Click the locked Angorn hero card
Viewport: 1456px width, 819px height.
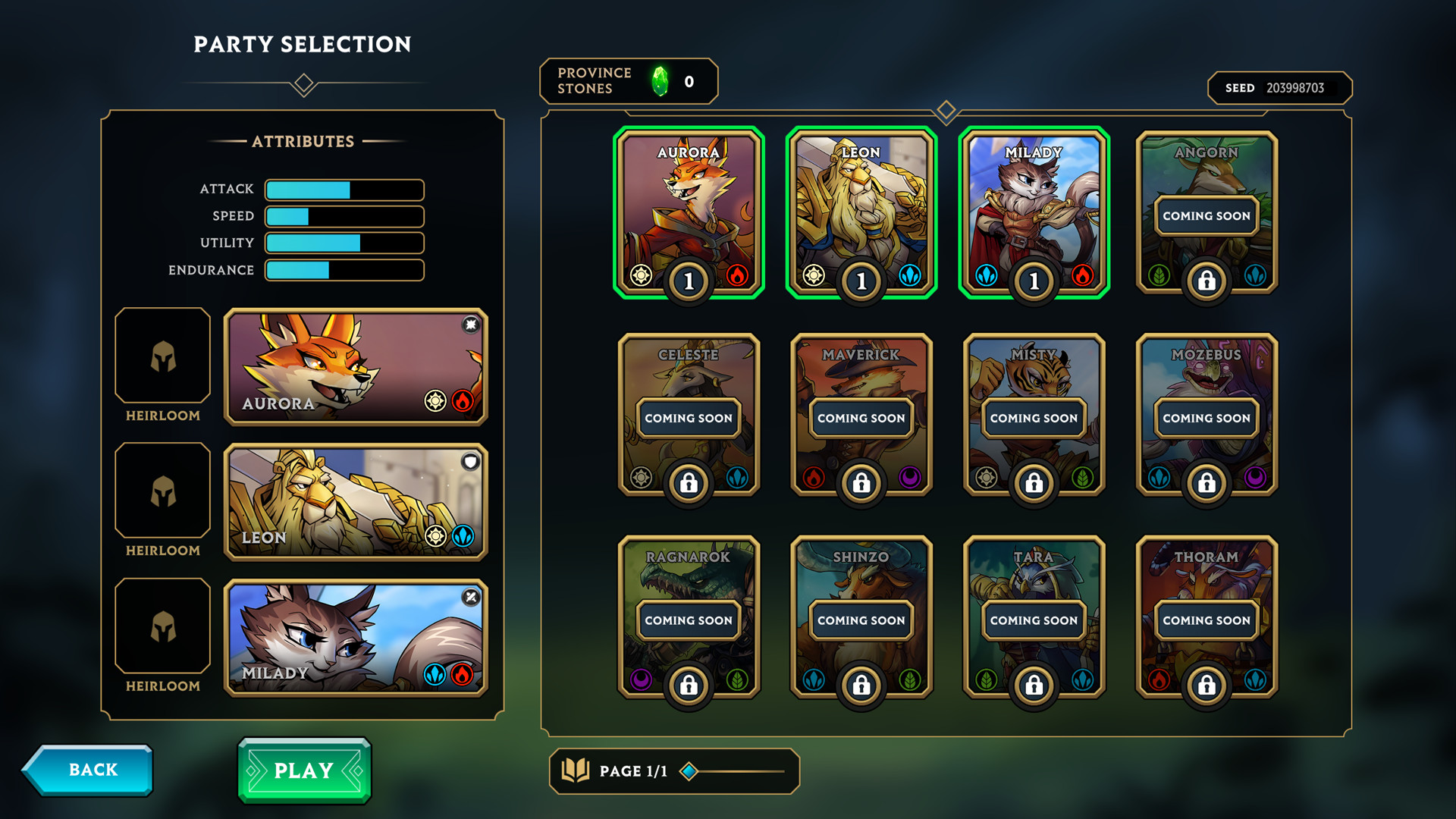(1207, 212)
